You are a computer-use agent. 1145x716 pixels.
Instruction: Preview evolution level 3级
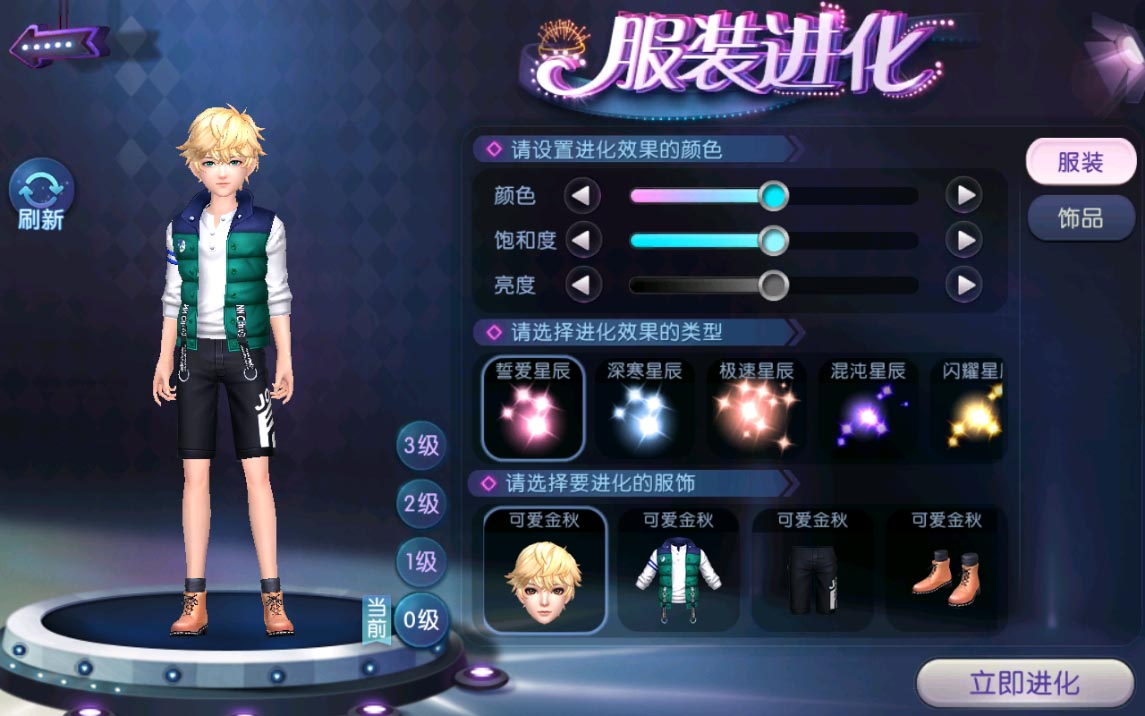(x=421, y=446)
